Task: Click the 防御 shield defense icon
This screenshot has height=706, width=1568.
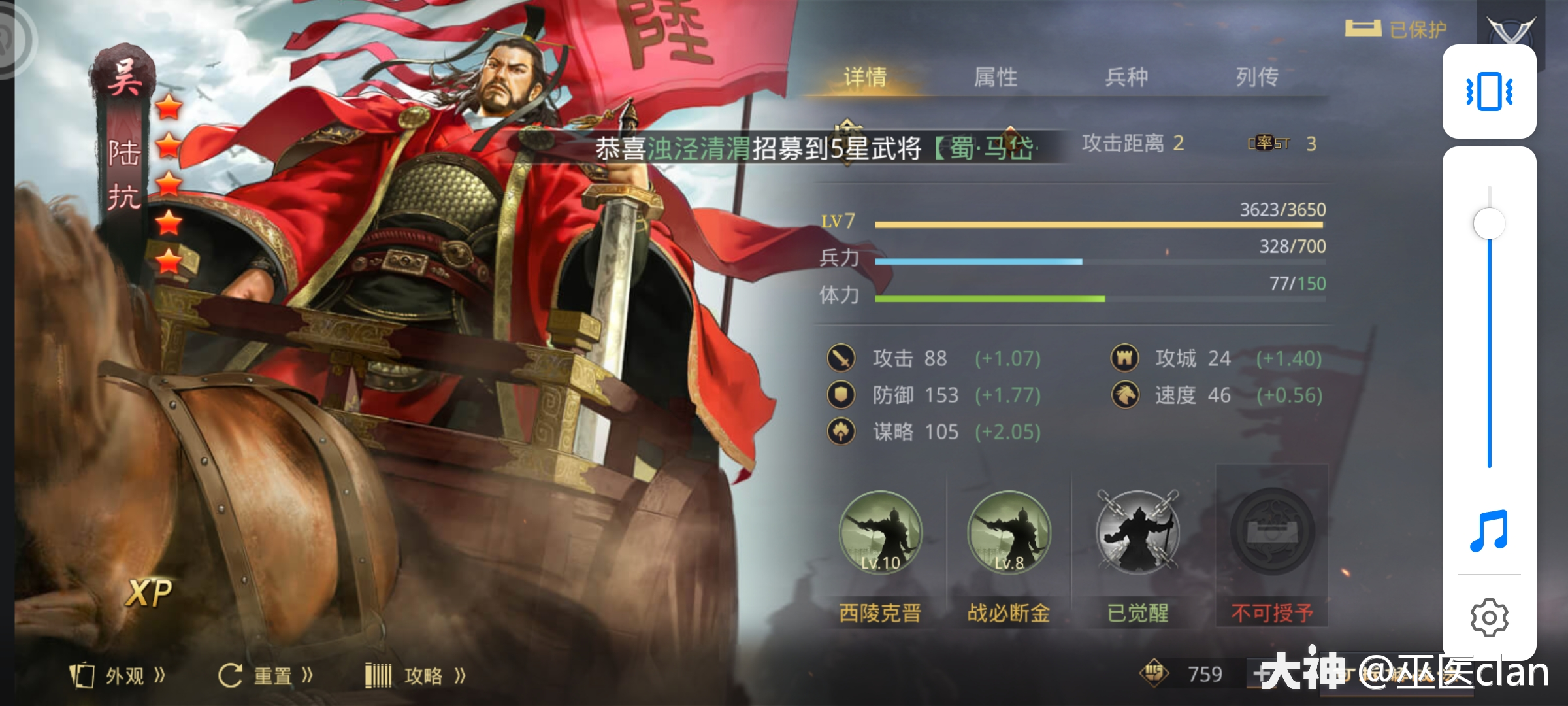Action: pyautogui.click(x=843, y=395)
